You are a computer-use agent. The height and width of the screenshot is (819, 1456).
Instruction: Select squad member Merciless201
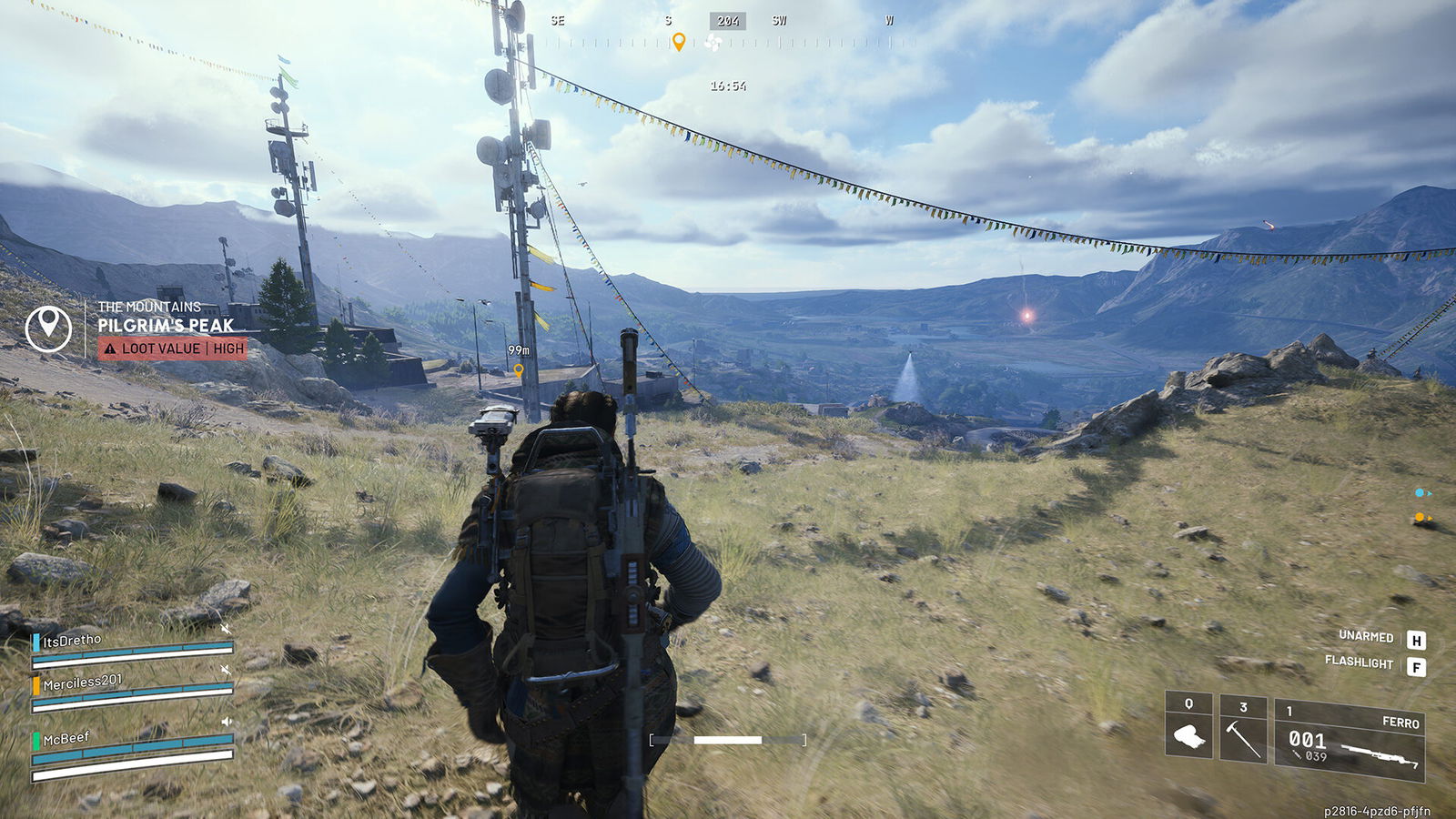(82, 682)
